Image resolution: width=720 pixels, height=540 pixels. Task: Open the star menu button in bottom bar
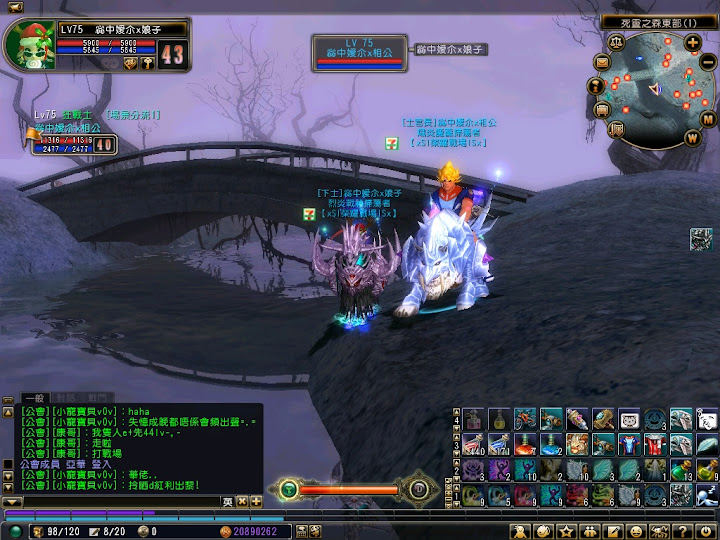(567, 530)
